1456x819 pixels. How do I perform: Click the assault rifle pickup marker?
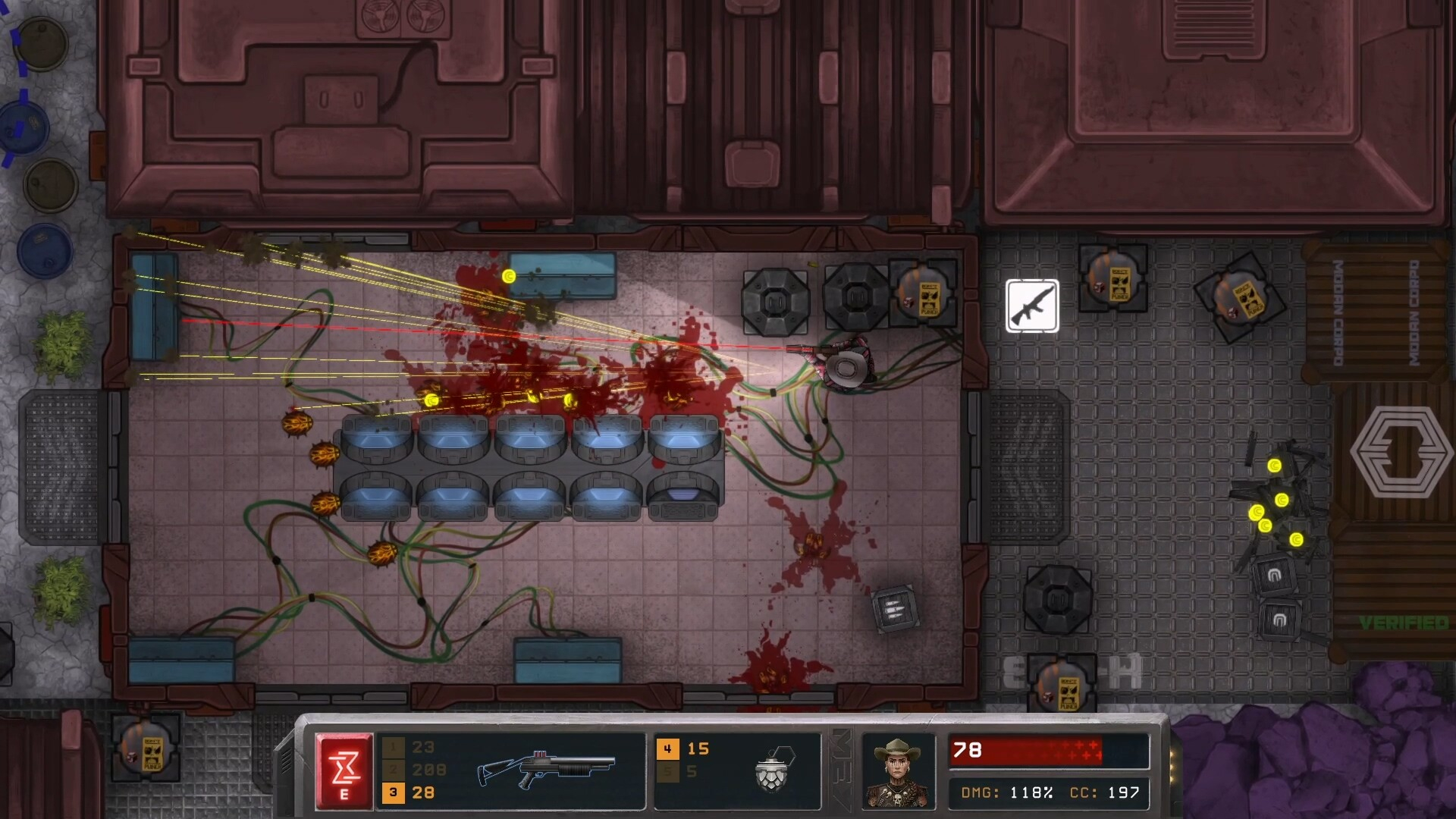tap(1032, 306)
